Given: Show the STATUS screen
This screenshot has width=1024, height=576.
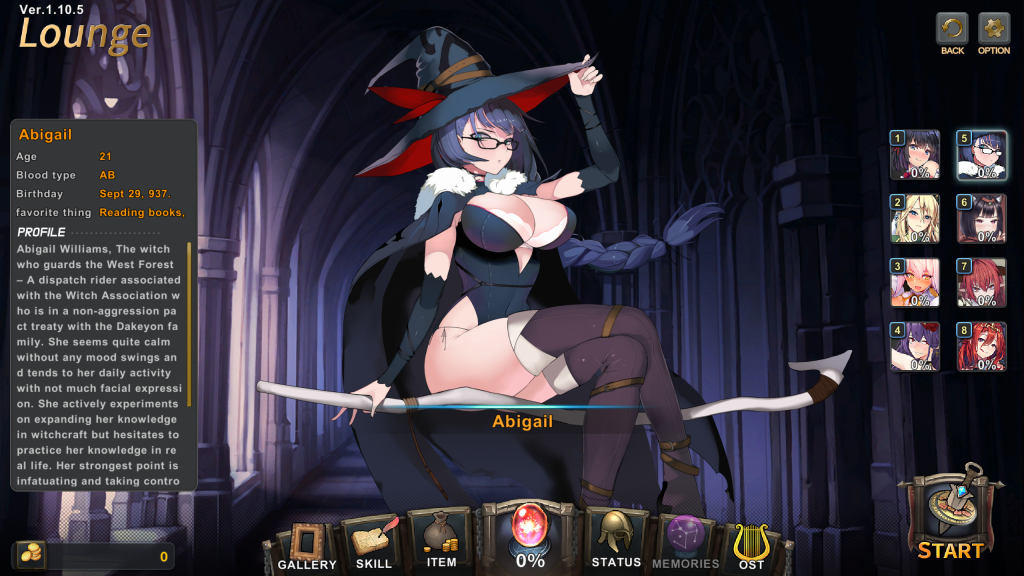Looking at the screenshot, I should point(615,537).
